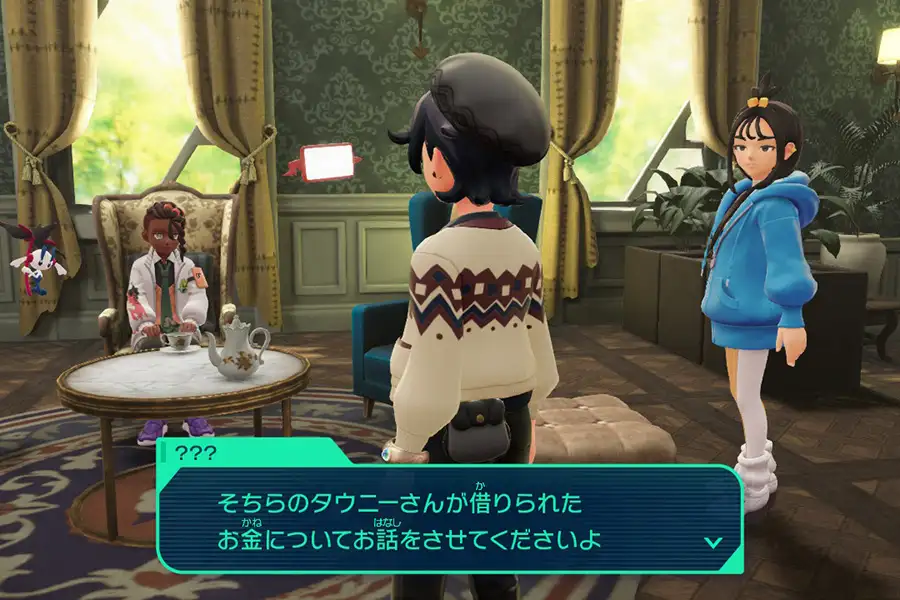Screen dimensions: 900x600
Task: Advance dialogue with the down arrow indicator
Action: 713,542
